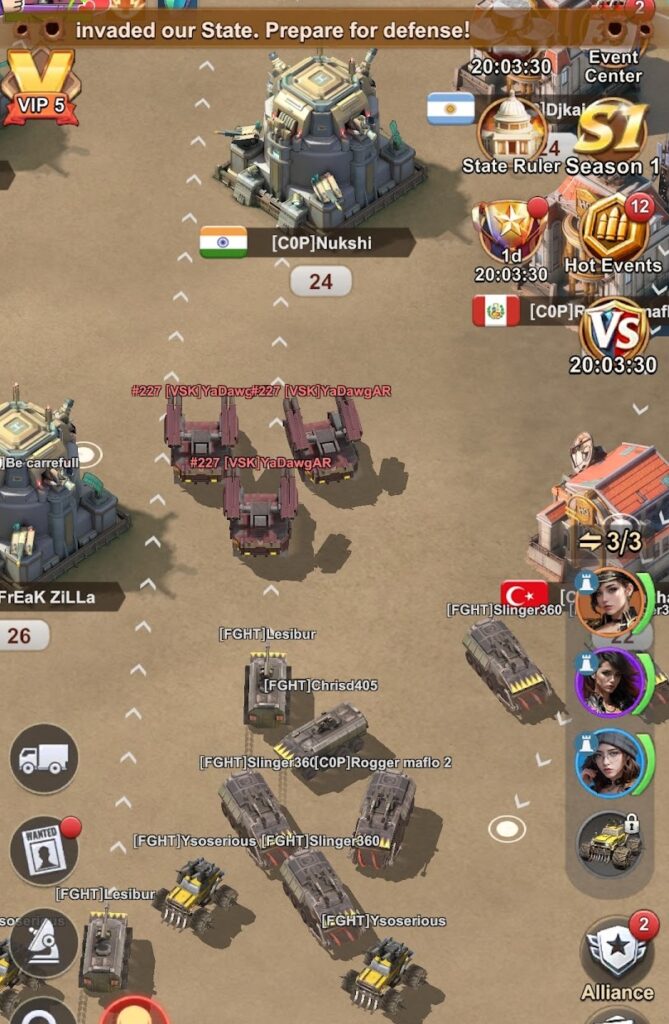Open the Wanted poster button
669x1024 pixels.
coord(44,850)
